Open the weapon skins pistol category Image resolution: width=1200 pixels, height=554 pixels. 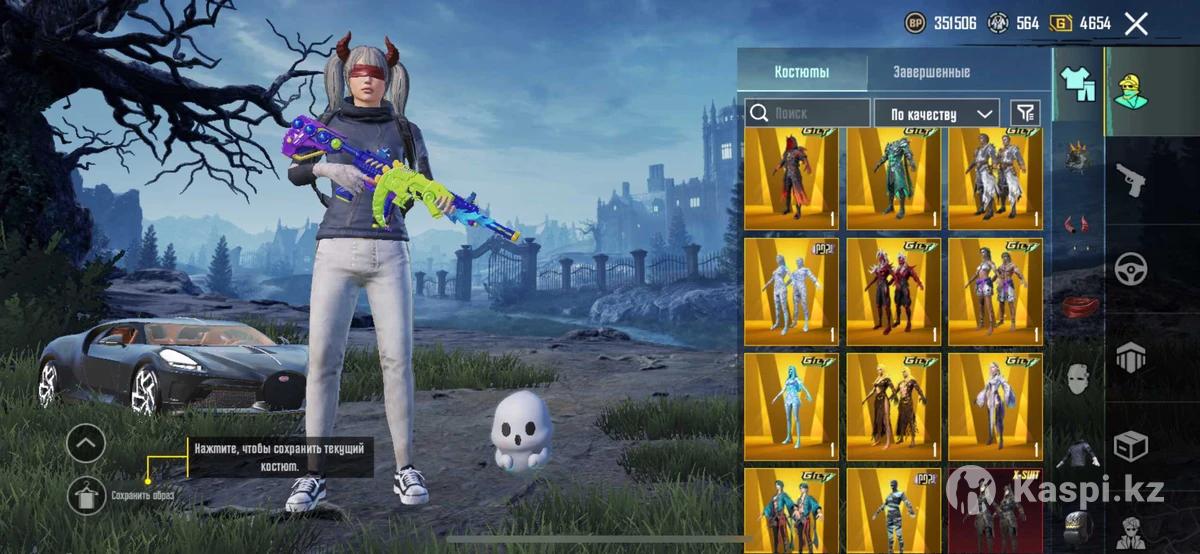(1132, 180)
